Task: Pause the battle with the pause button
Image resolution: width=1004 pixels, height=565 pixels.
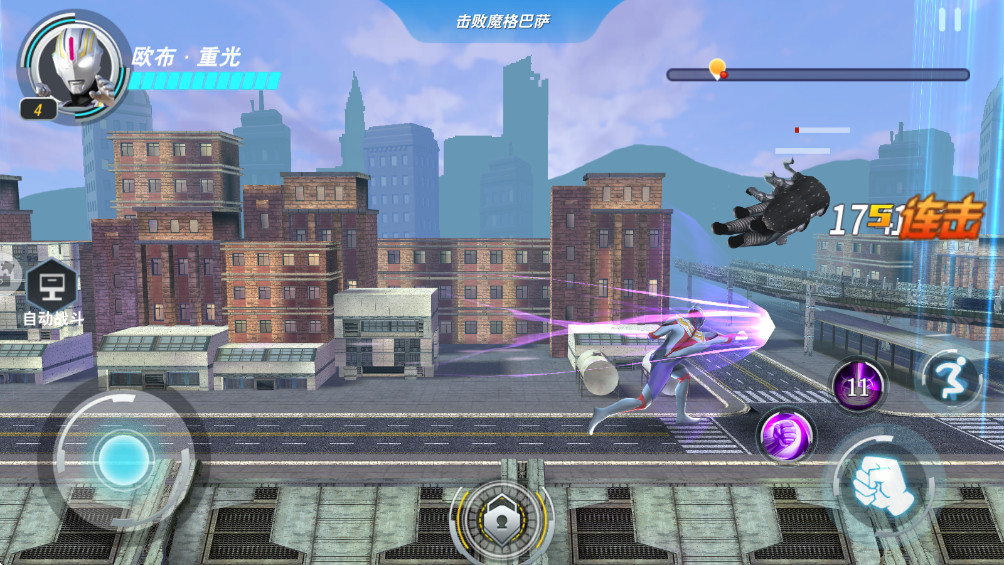Action: (950, 19)
